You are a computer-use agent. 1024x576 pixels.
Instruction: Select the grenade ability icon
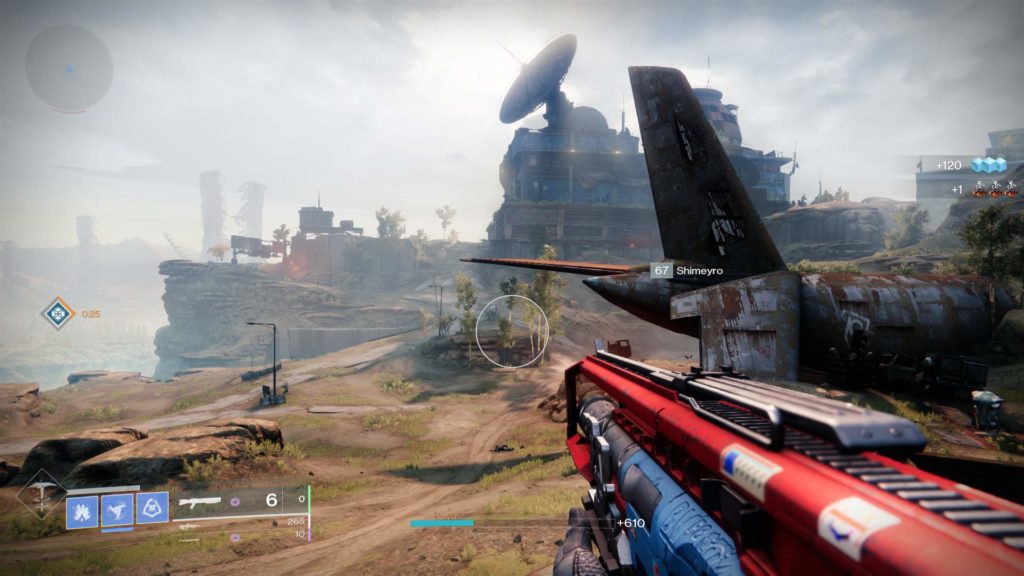coord(82,510)
